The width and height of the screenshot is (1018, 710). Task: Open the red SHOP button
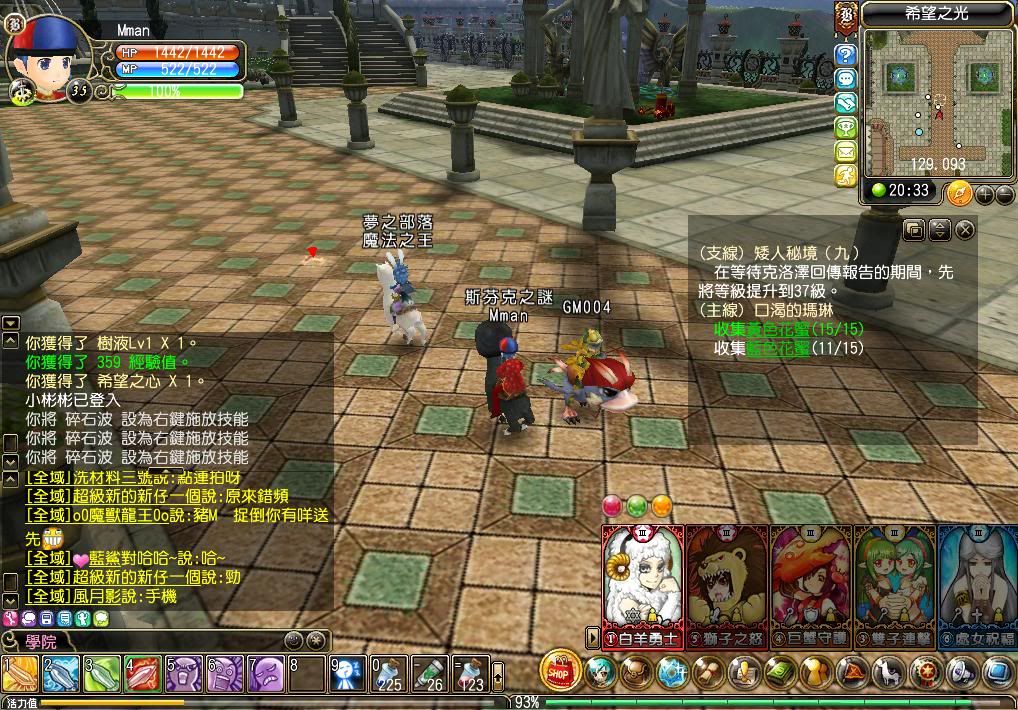(561, 670)
